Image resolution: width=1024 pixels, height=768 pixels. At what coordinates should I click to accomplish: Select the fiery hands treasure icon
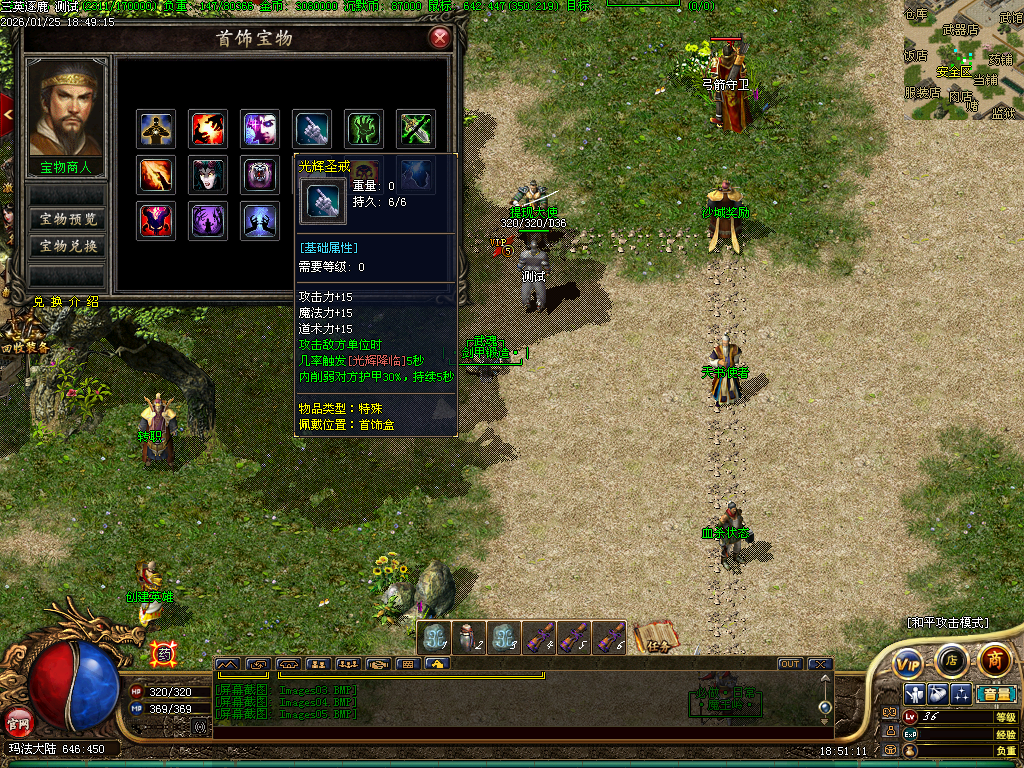coord(208,128)
